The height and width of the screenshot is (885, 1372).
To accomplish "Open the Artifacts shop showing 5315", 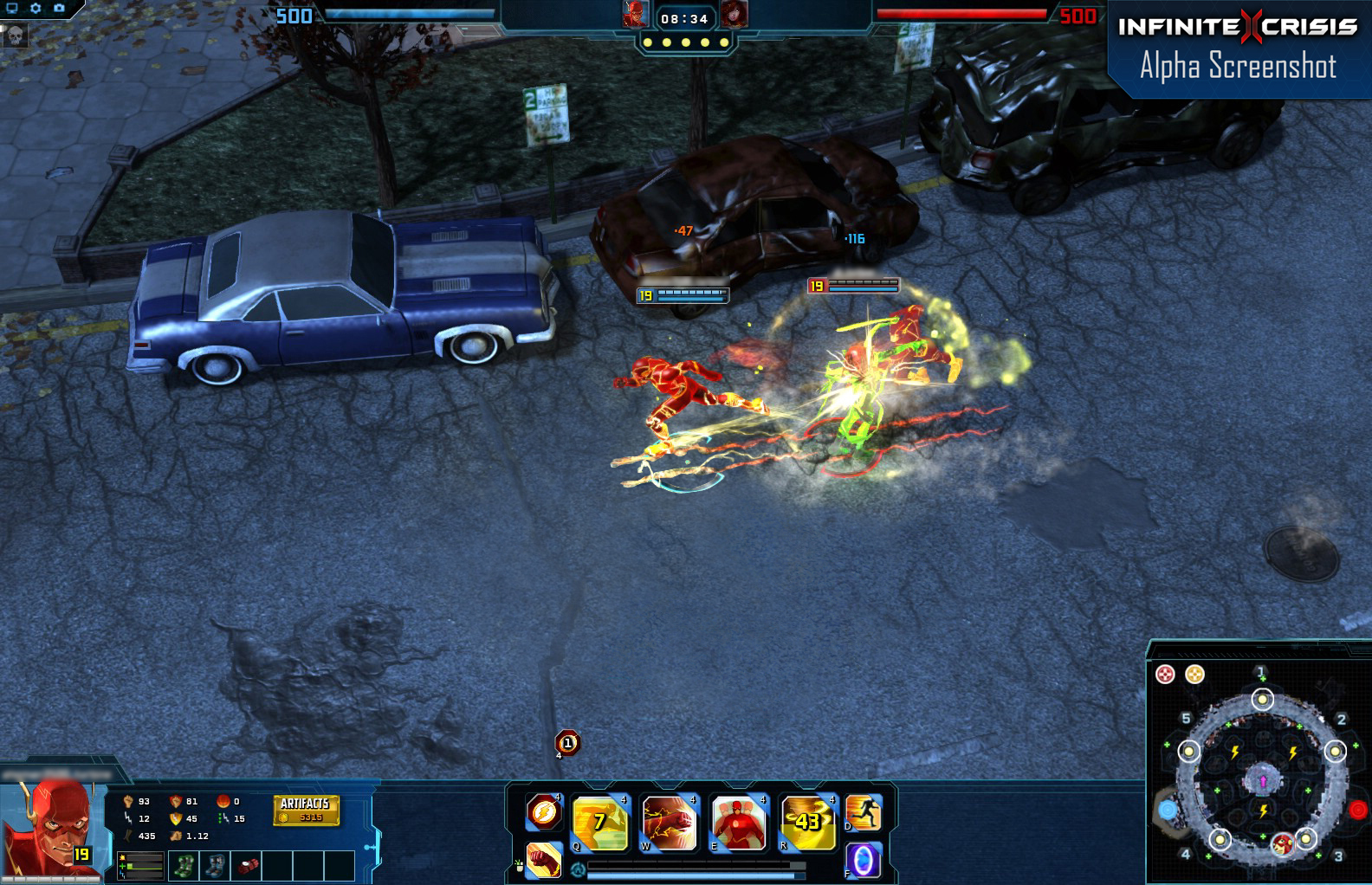I will tap(307, 809).
